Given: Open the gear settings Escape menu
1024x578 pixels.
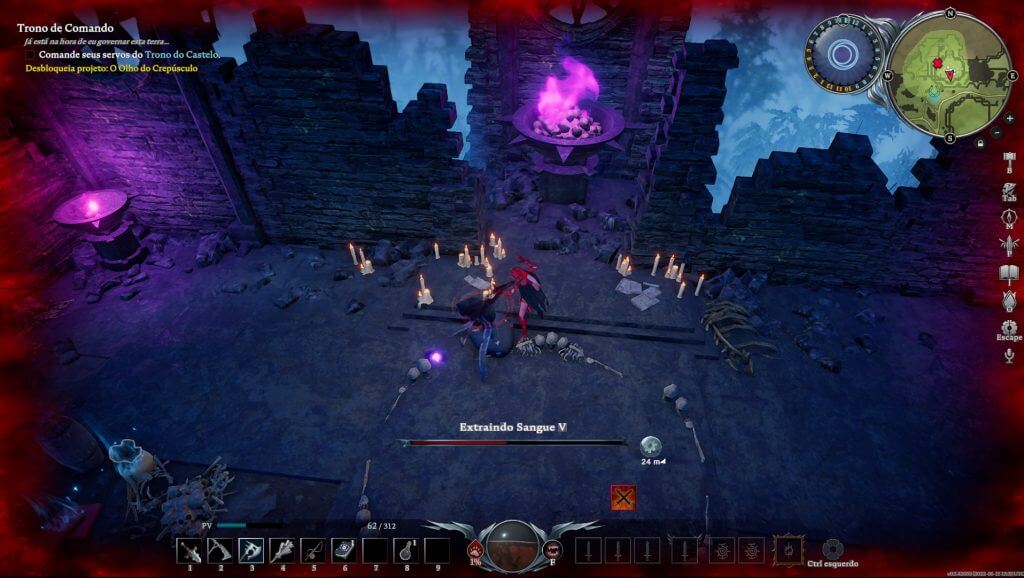Looking at the screenshot, I should click(1009, 326).
